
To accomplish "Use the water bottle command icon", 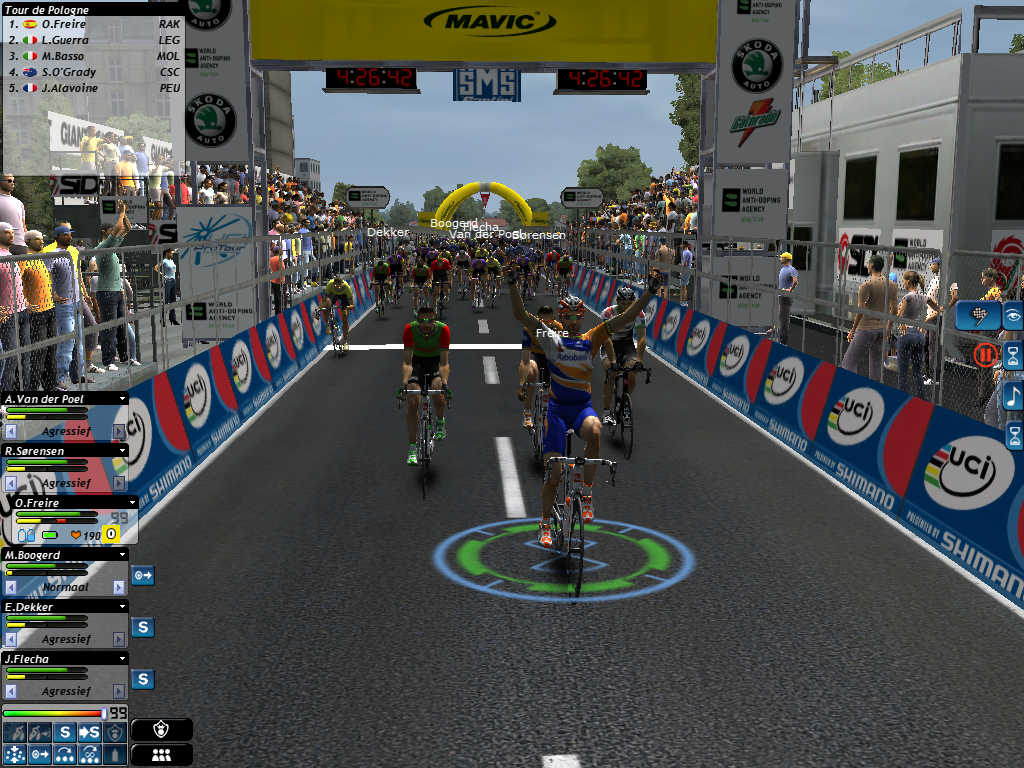I will 117,754.
